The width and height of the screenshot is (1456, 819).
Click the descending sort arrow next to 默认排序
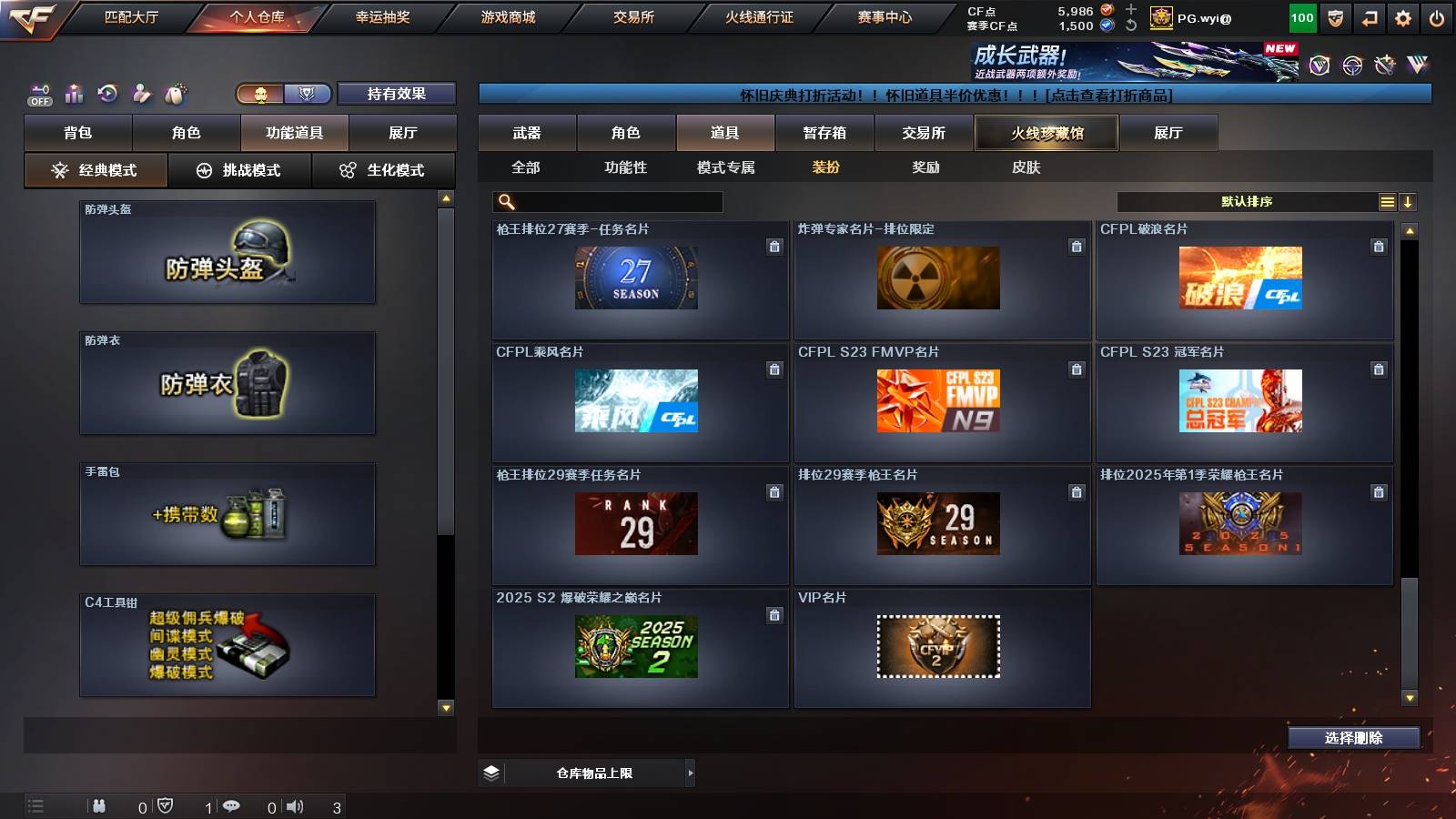(x=1409, y=200)
